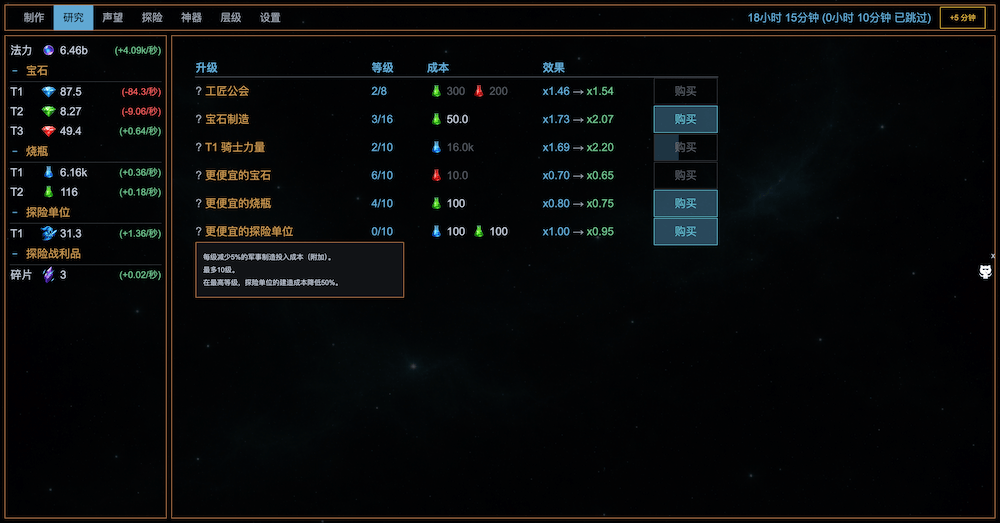This screenshot has width=1000, height=523.
Task: Click the 购买 button for 更便宜的宝石
Action: [x=685, y=175]
